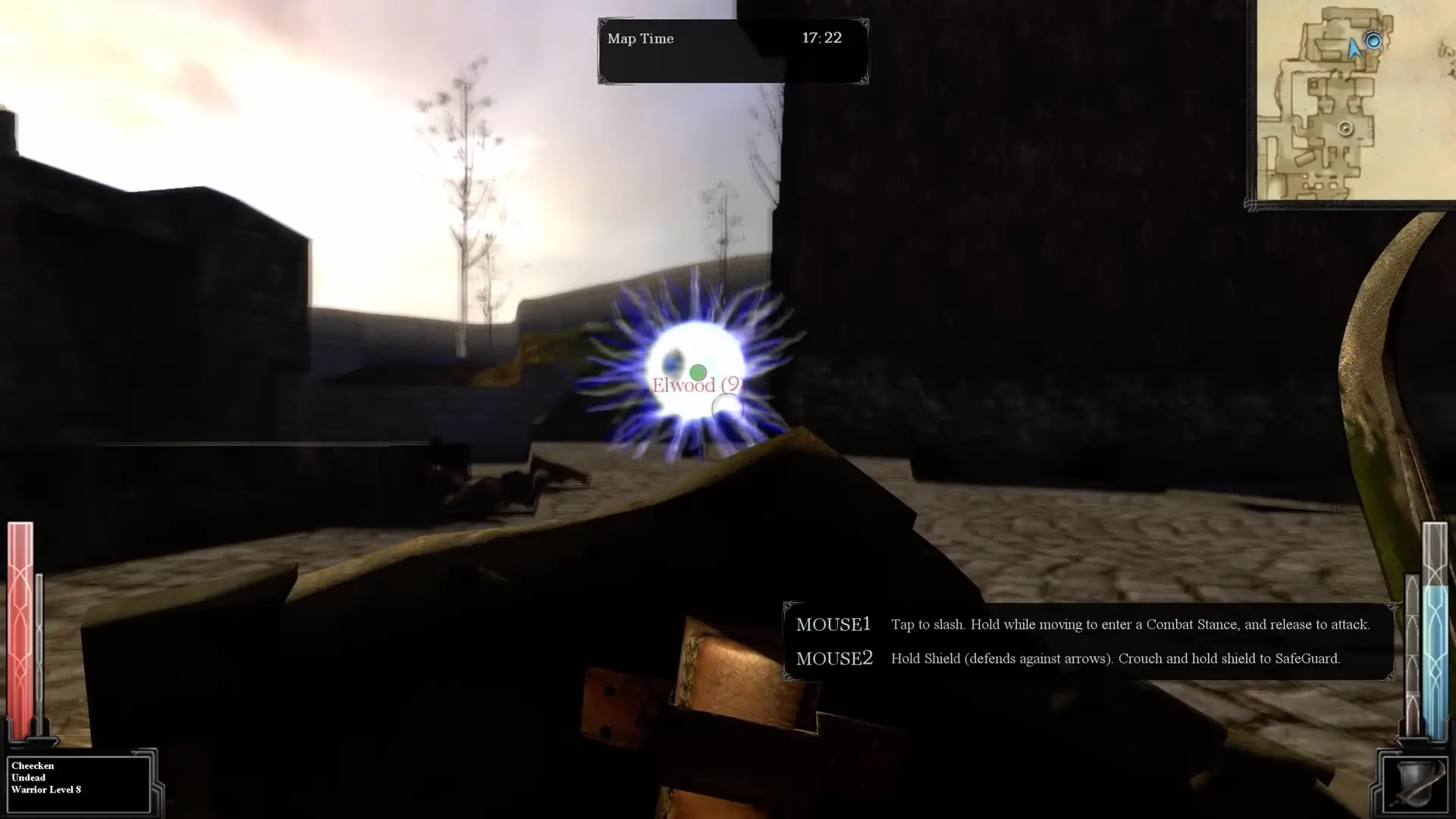Image resolution: width=1456 pixels, height=819 pixels.
Task: Expand the Map Time header bar
Action: coord(732,50)
